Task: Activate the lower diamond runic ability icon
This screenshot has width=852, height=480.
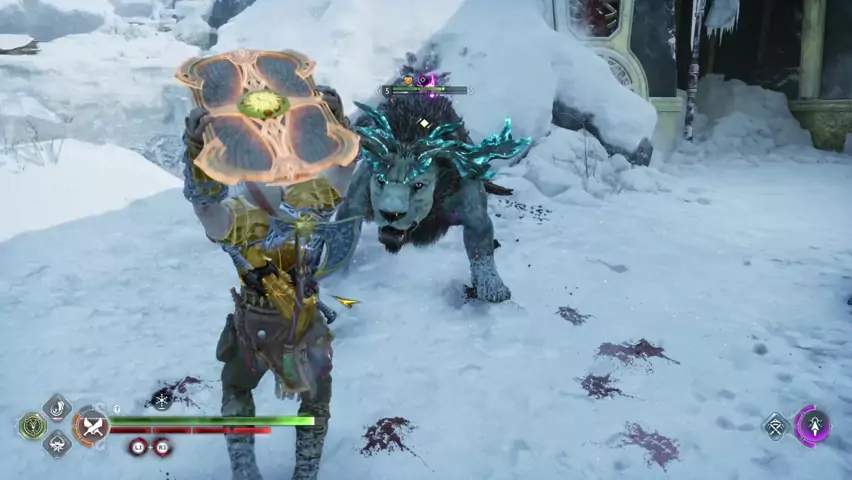Action: point(57,444)
